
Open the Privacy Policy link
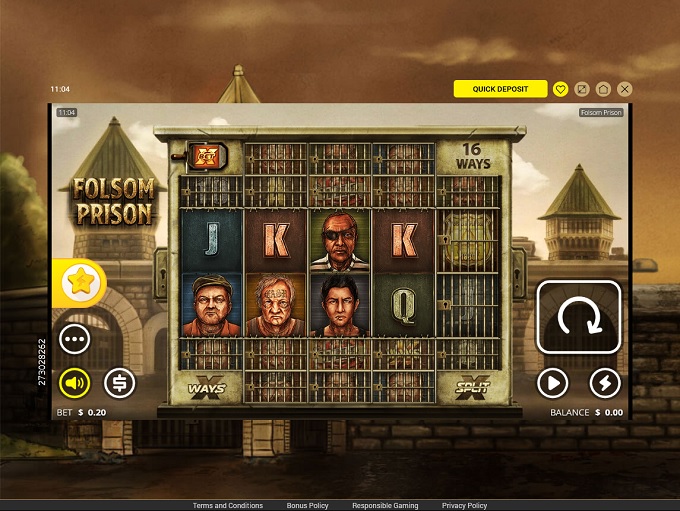[x=464, y=506]
